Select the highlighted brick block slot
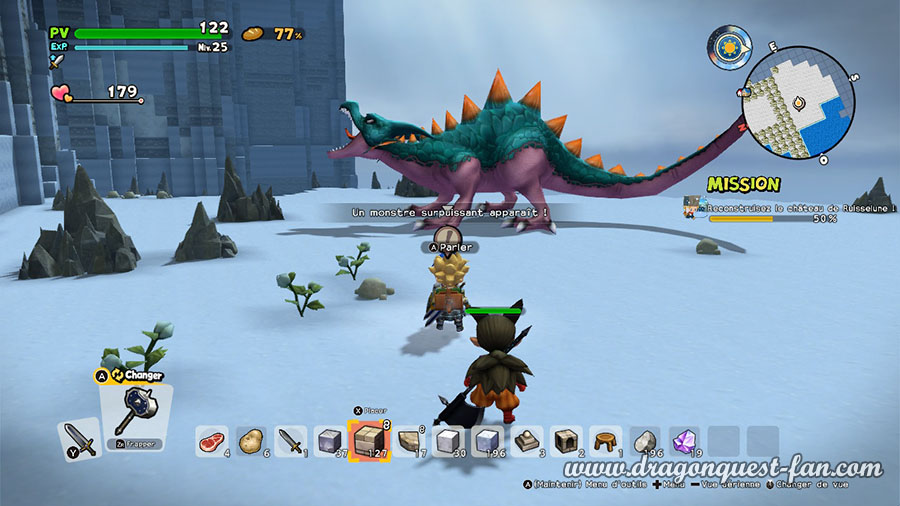Viewport: 900px width, 506px height. [x=366, y=439]
